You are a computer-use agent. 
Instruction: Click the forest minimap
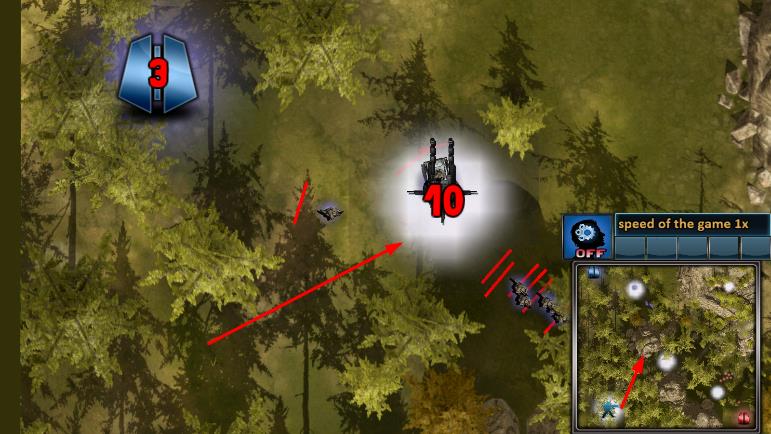click(x=667, y=347)
